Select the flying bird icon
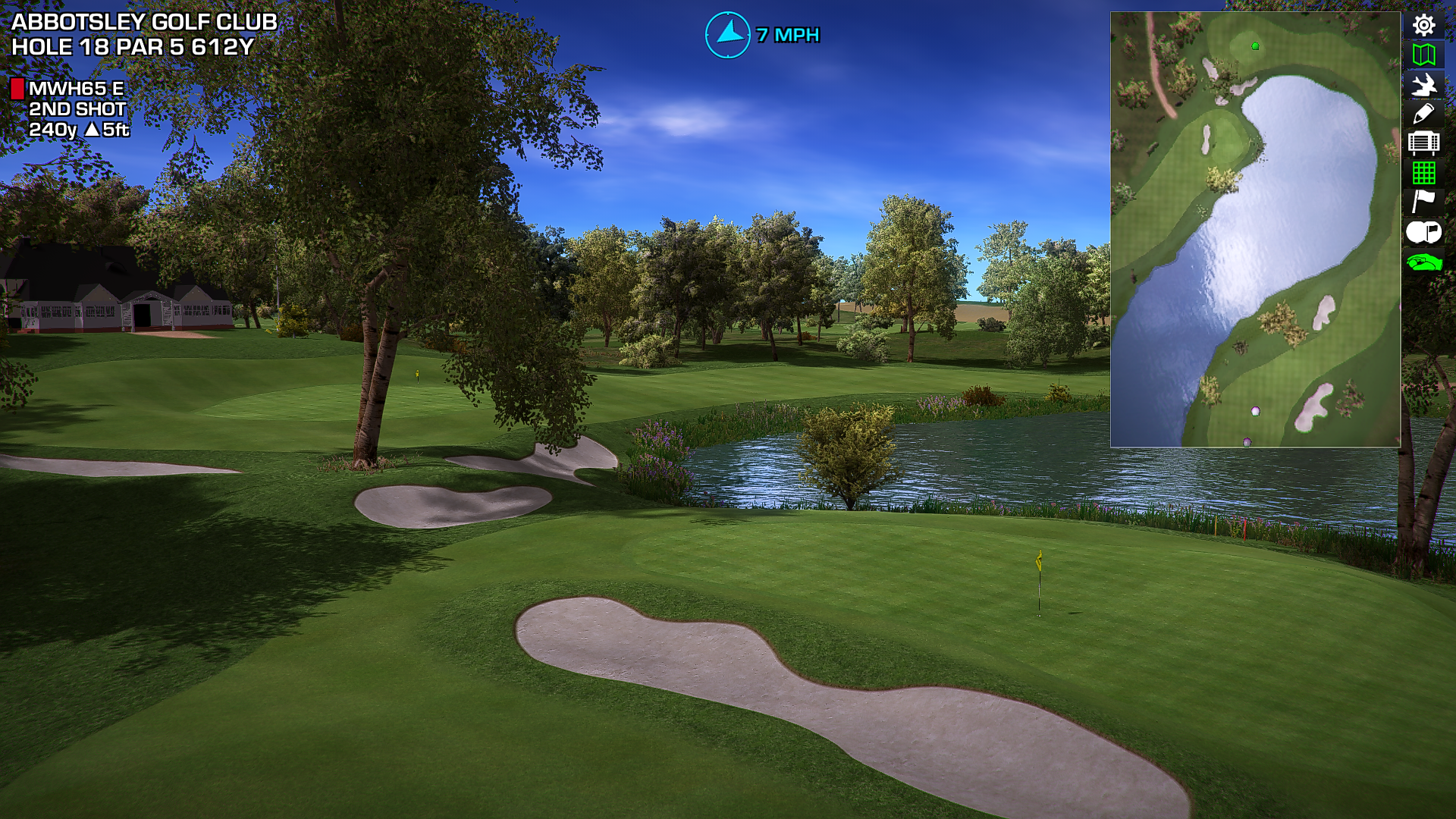This screenshot has width=1456, height=819. tap(1423, 84)
